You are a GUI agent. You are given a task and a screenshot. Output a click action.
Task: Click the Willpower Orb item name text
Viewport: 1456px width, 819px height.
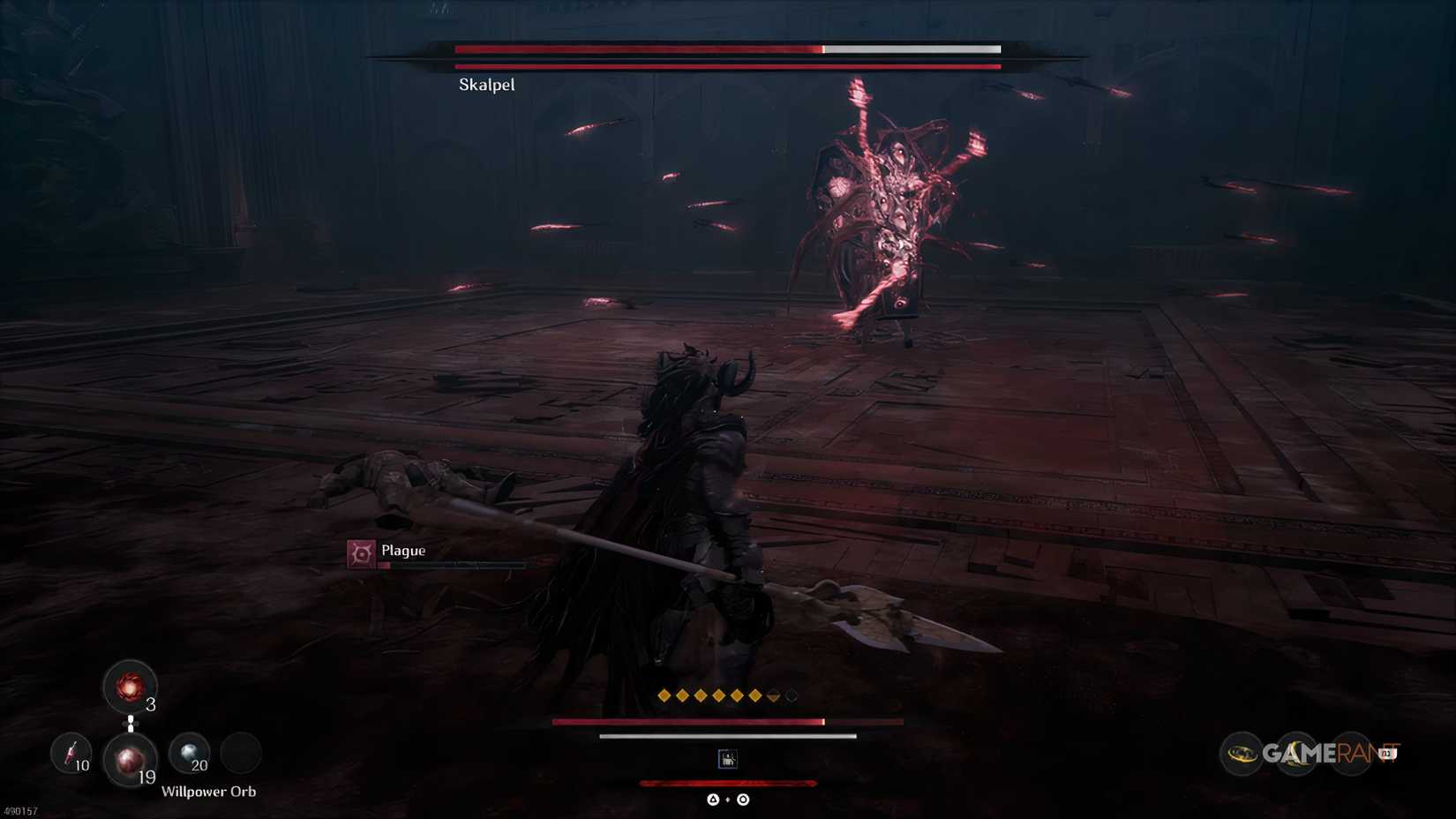(x=211, y=792)
